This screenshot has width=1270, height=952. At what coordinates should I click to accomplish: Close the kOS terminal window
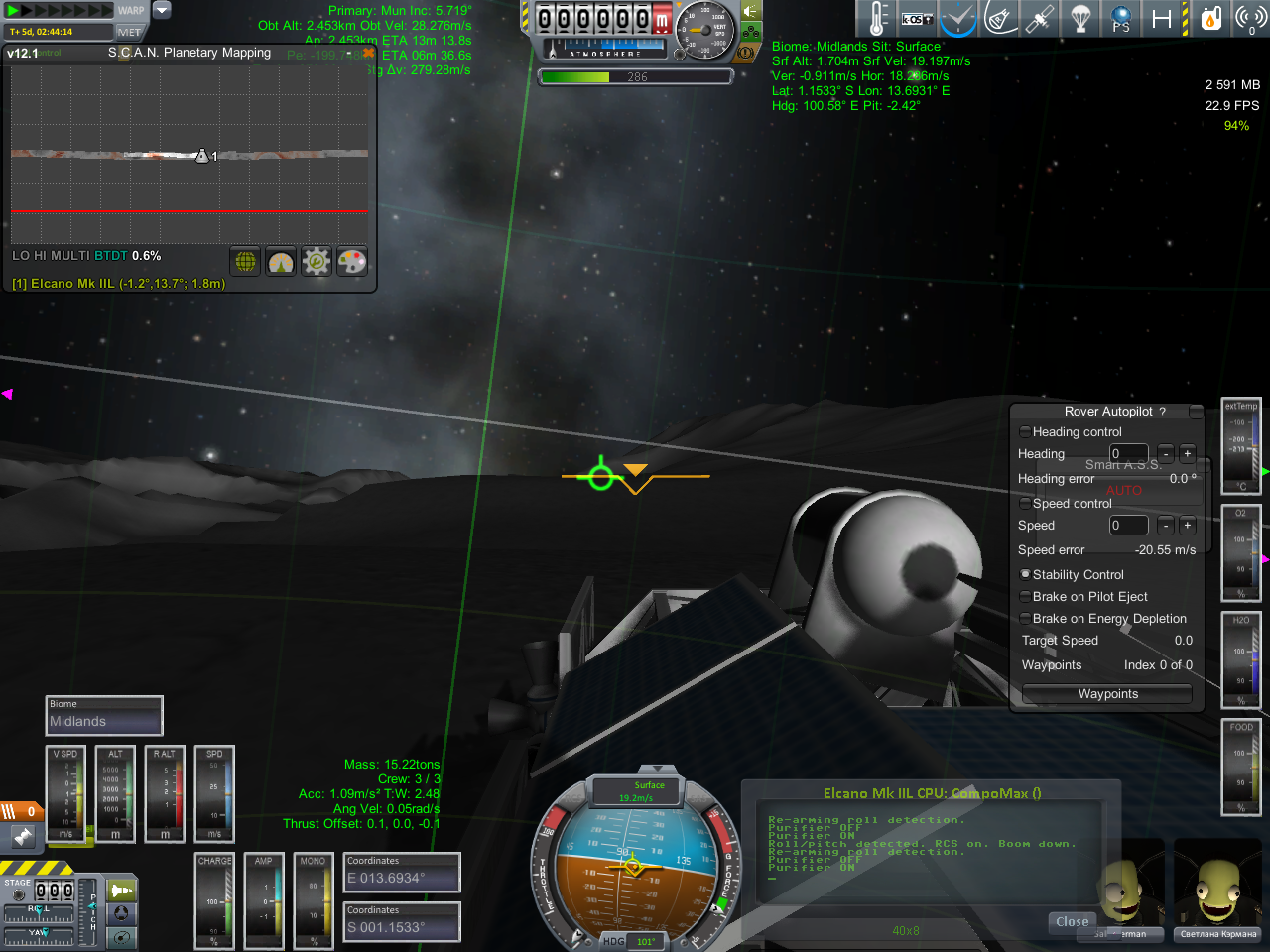point(1072,922)
